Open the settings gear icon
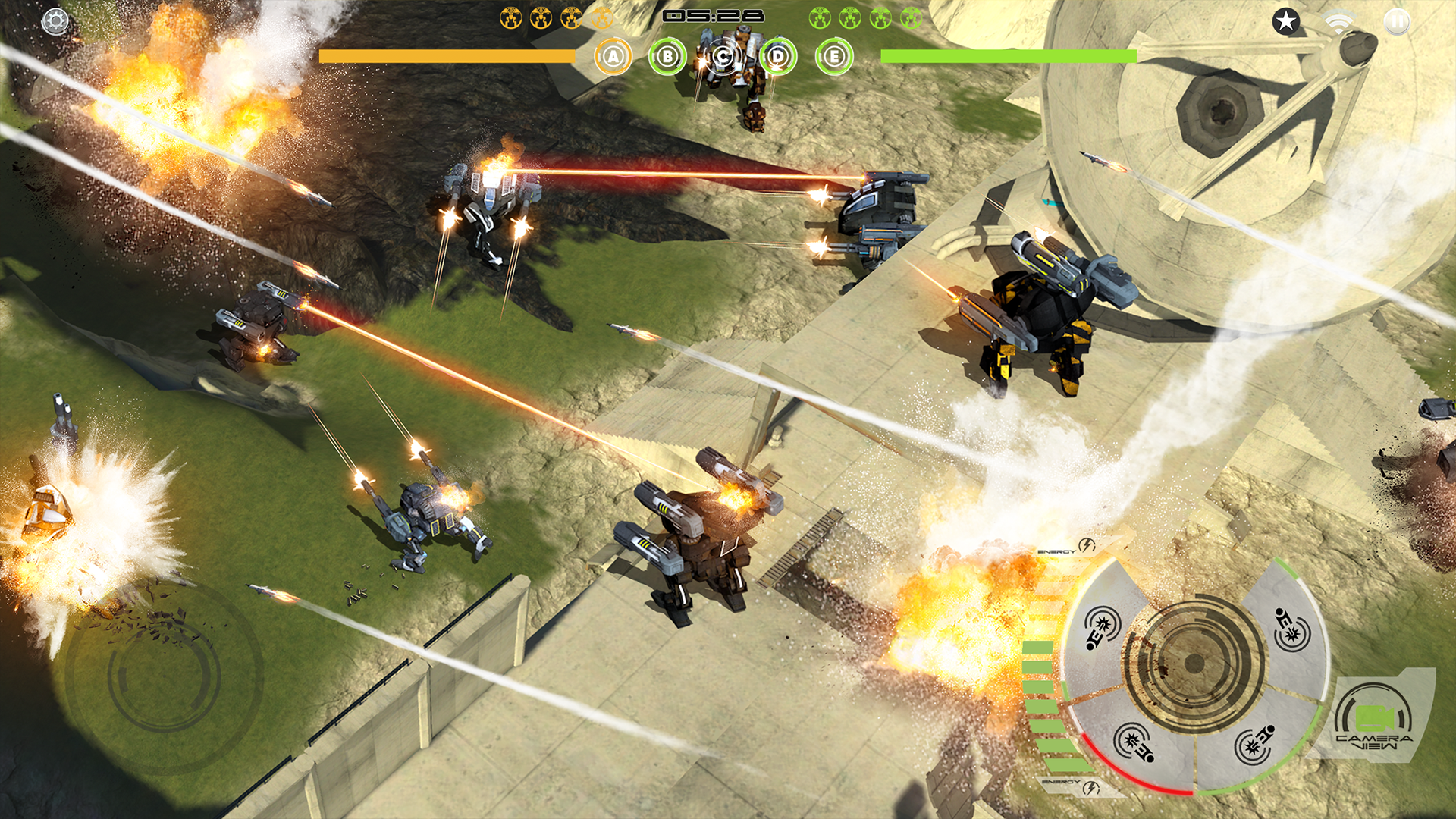The width and height of the screenshot is (1456, 819). [x=54, y=22]
